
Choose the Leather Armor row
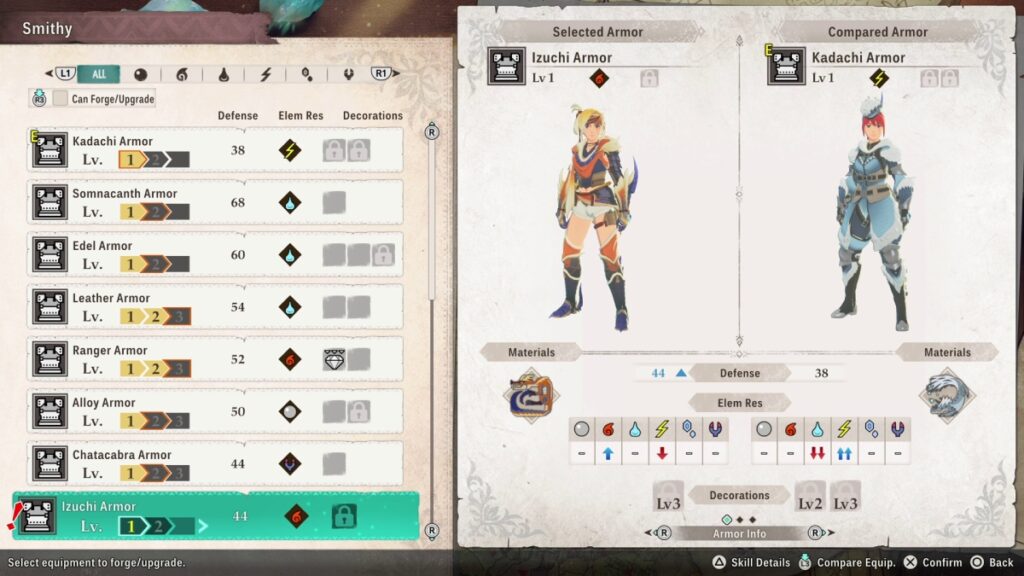pyautogui.click(x=215, y=307)
